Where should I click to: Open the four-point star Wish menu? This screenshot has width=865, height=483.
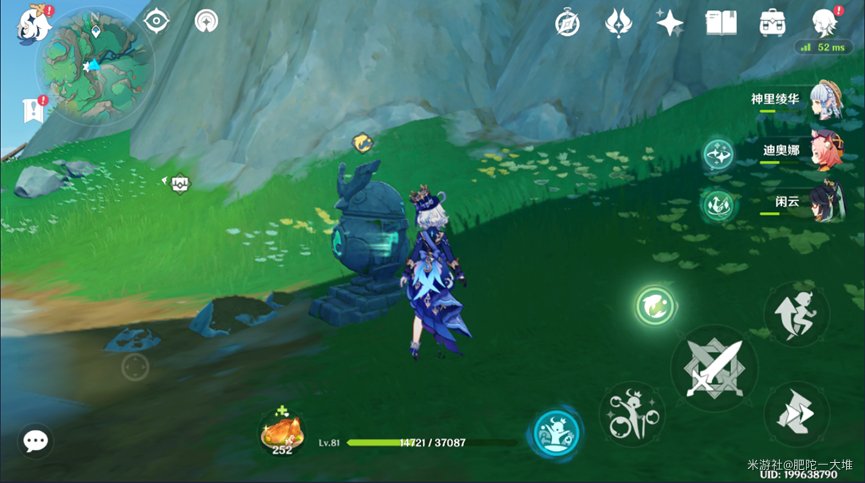click(x=669, y=22)
